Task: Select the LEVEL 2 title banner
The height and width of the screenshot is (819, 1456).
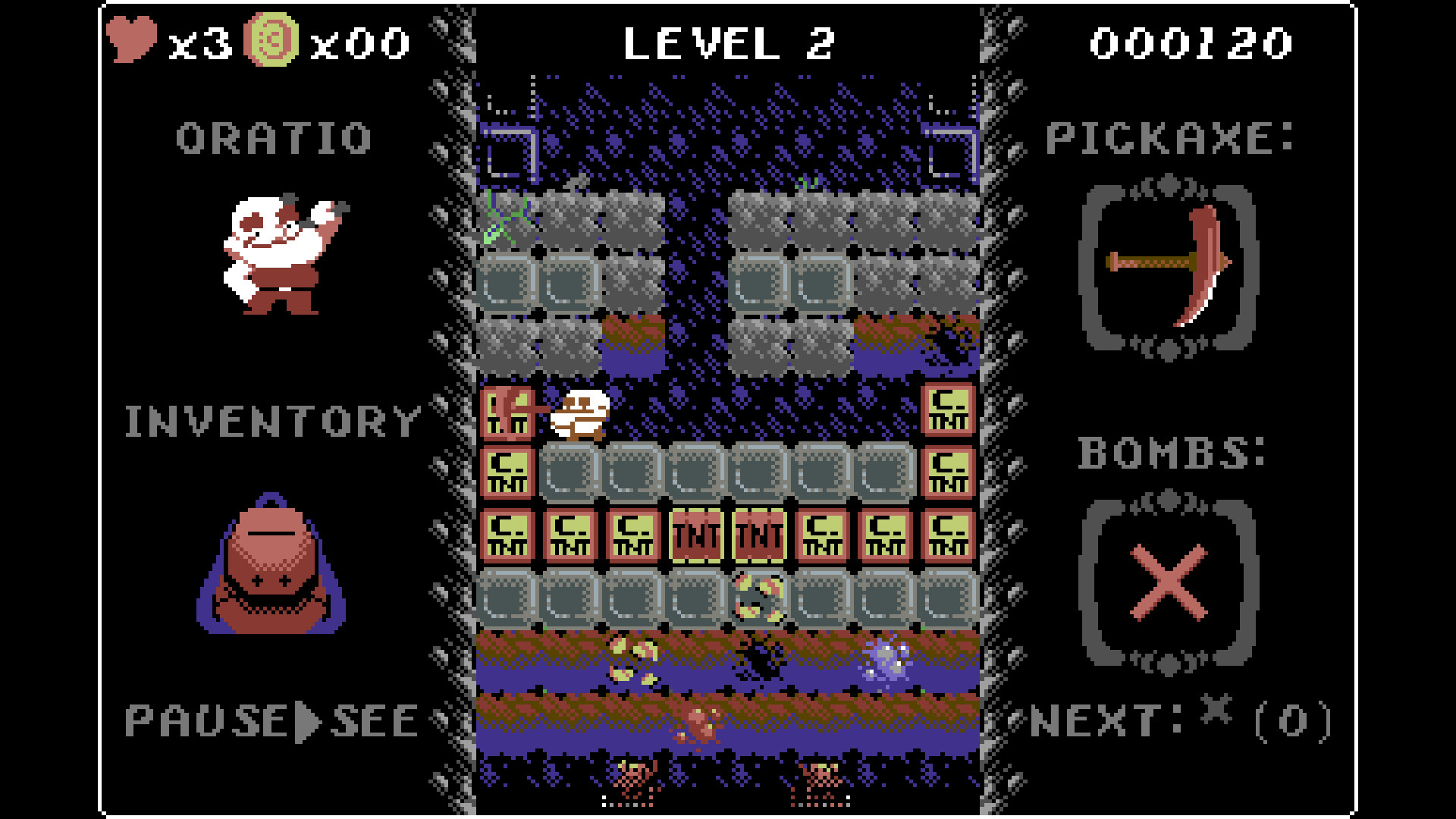Action: [728, 43]
